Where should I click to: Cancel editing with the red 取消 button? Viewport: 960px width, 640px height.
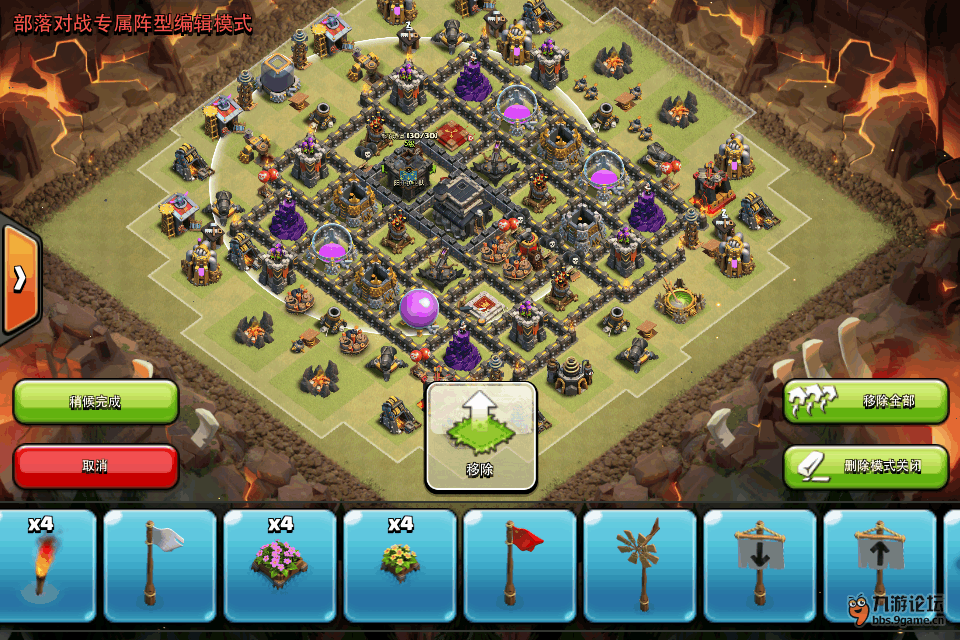coord(95,466)
